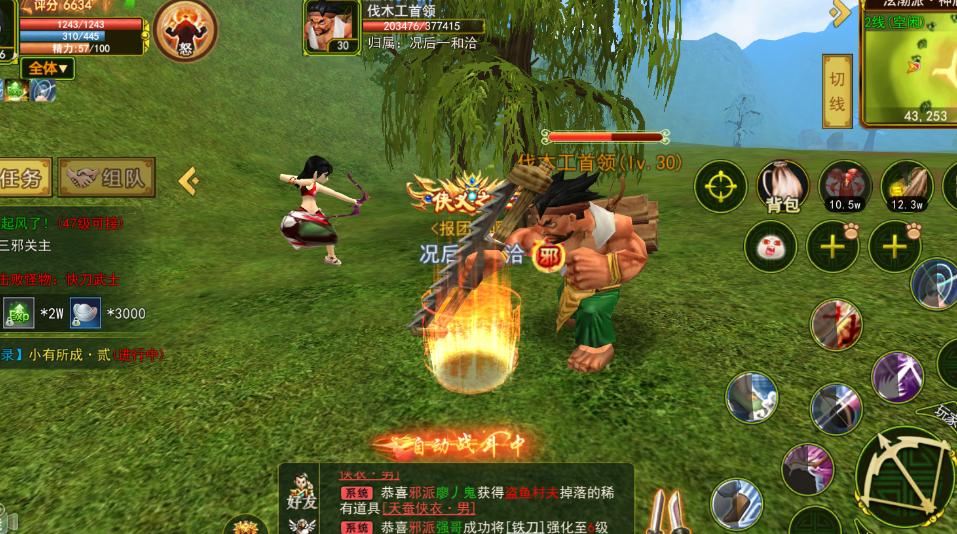
Task: Tap the 切线 switch-line button
Action: [837, 91]
